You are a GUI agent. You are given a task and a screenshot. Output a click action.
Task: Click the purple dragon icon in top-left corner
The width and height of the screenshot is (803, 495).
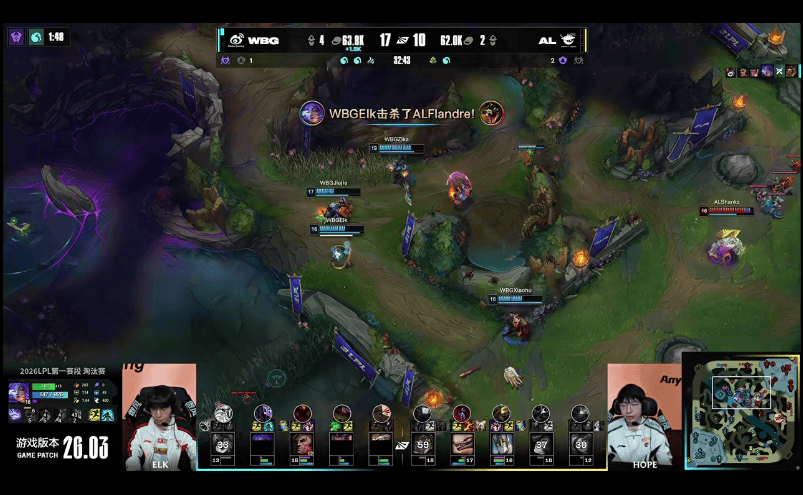click(16, 37)
